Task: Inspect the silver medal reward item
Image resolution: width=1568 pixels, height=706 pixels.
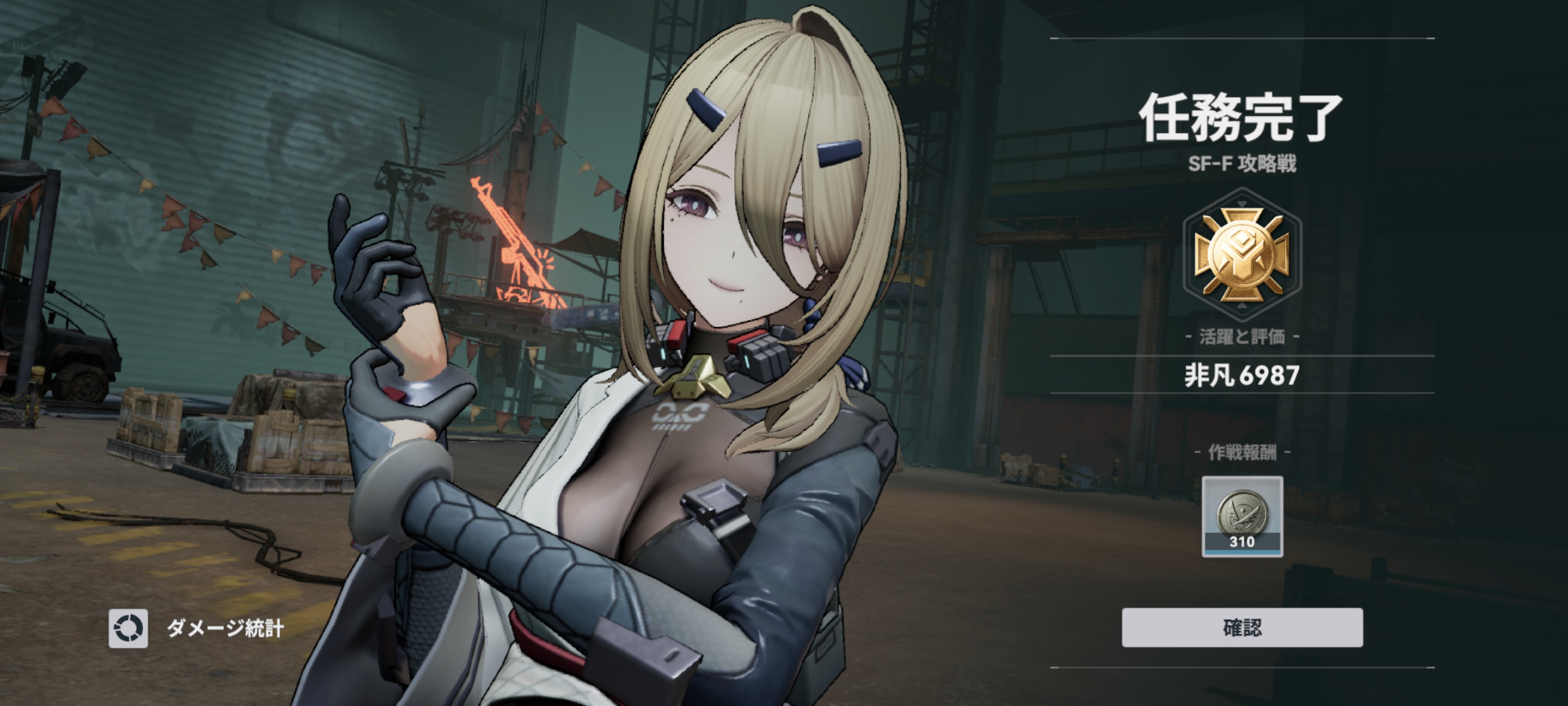Action: (1242, 516)
